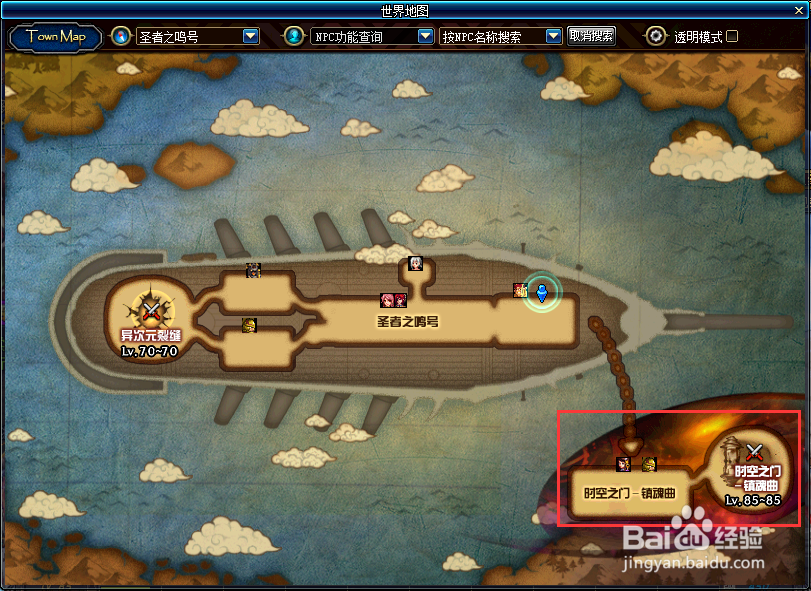Select the 时空之门-镇魂曲 town area label
This screenshot has width=811, height=591.
pyautogui.click(x=630, y=493)
